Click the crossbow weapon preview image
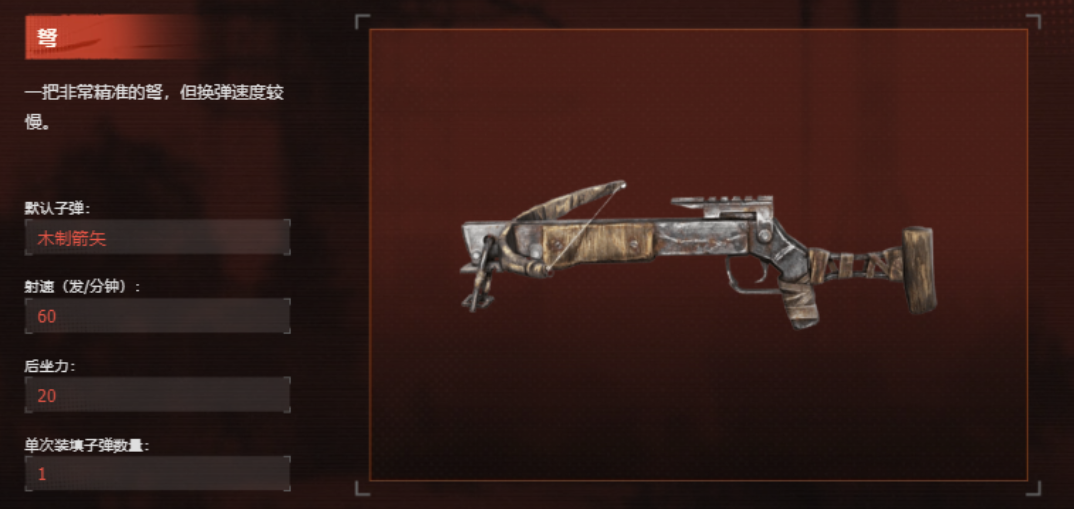This screenshot has width=1074, height=509. (697, 255)
